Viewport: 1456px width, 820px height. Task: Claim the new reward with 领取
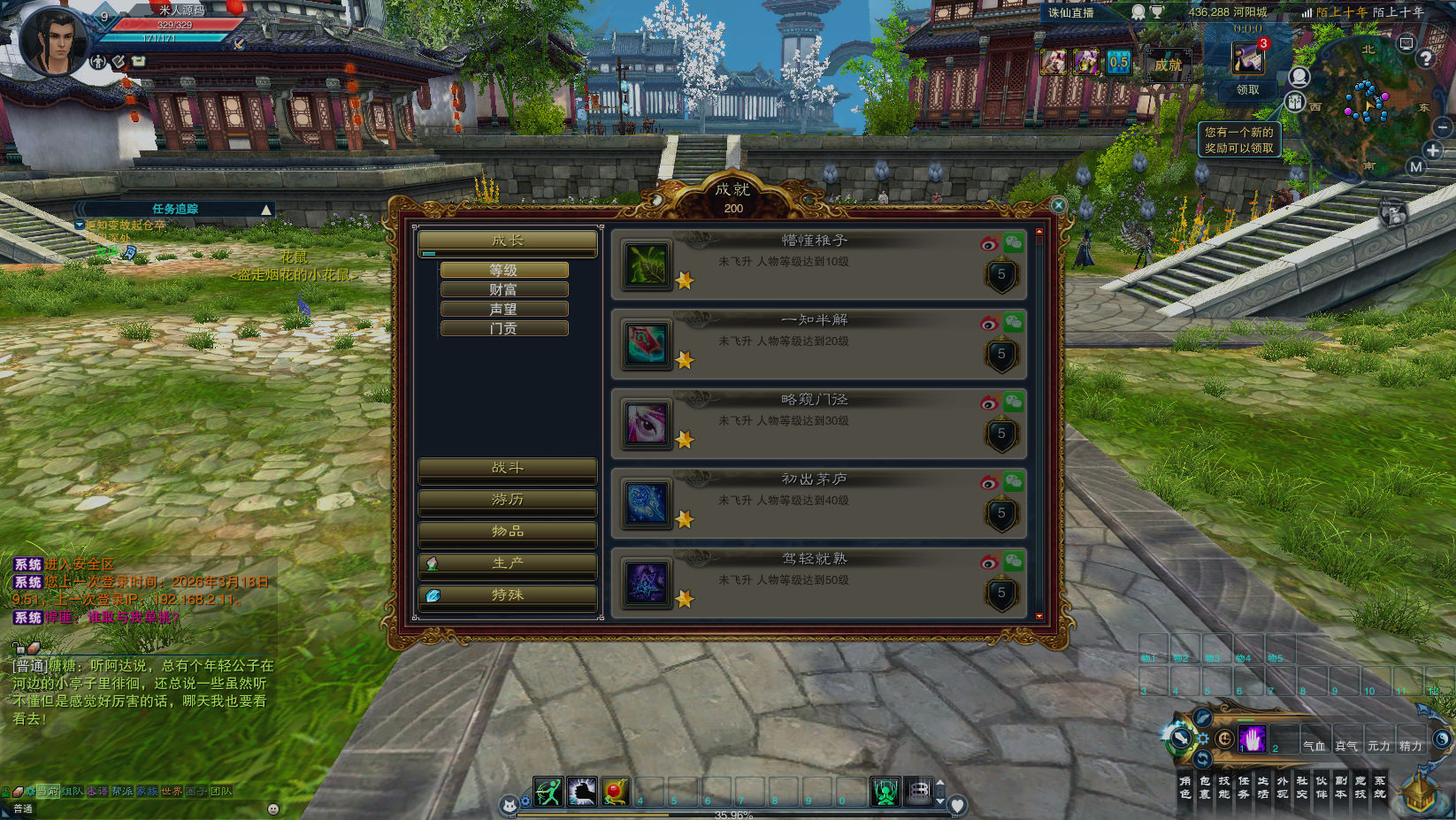pyautogui.click(x=1247, y=89)
